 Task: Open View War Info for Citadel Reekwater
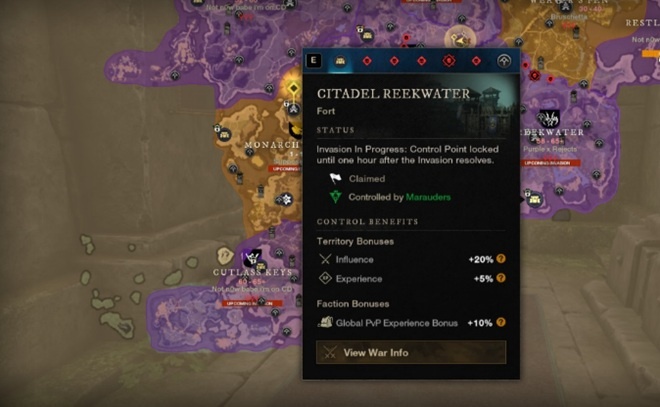411,352
